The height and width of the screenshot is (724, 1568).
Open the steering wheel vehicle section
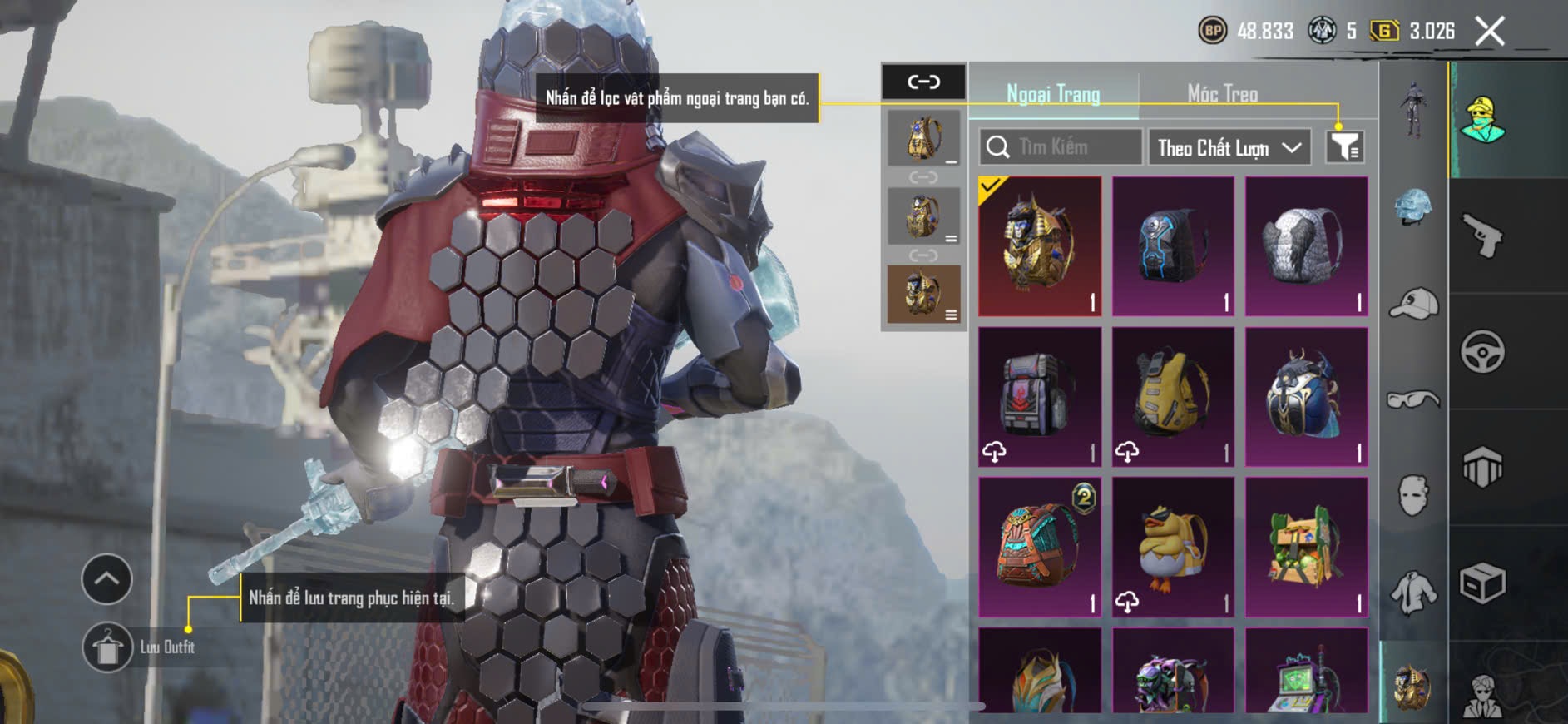click(1483, 351)
